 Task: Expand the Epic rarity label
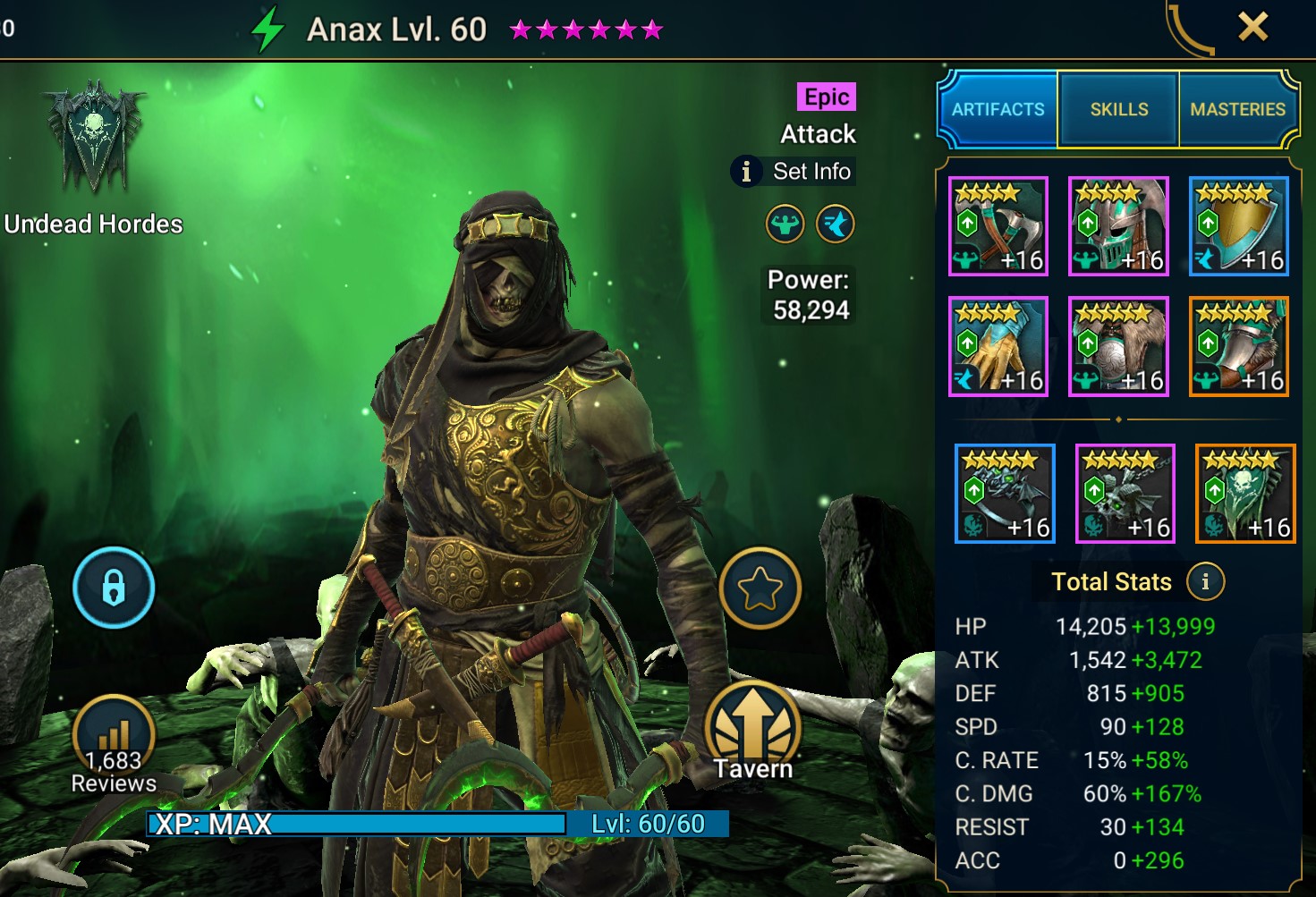pyautogui.click(x=825, y=97)
